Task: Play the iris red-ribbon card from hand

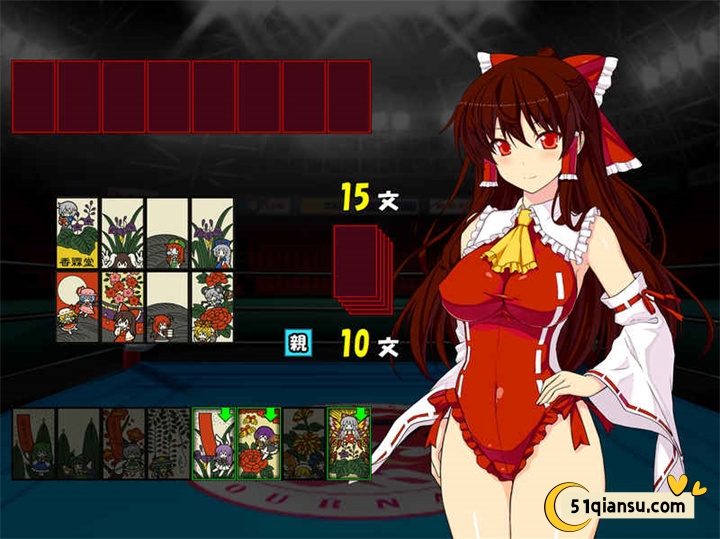Action: (213, 444)
